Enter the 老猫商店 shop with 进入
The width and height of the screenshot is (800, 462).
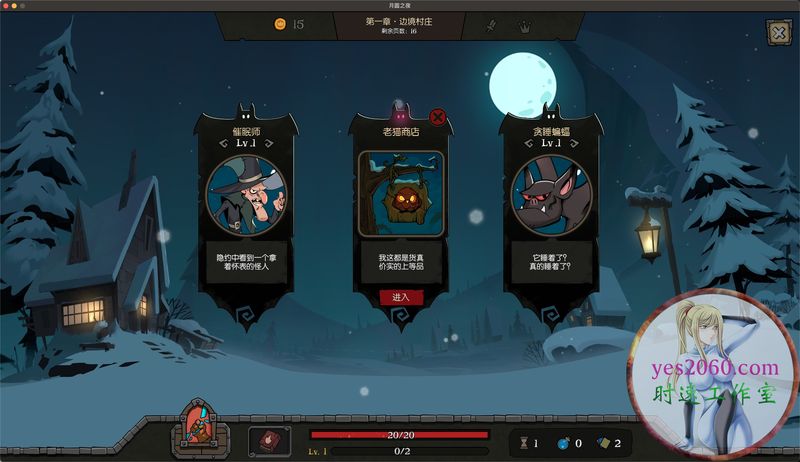pyautogui.click(x=401, y=297)
